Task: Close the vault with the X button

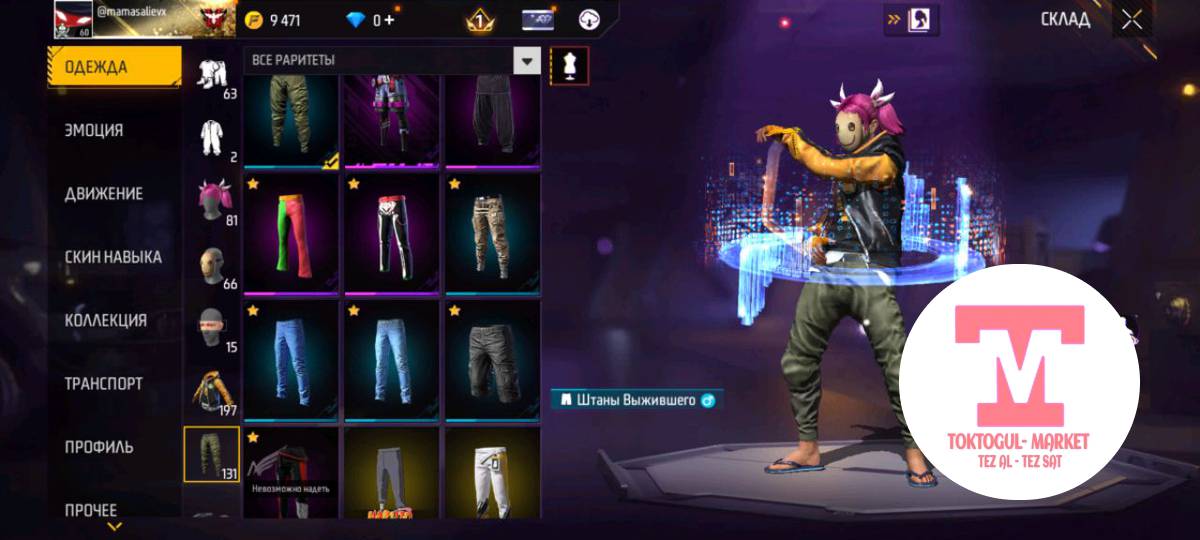Action: [1132, 20]
